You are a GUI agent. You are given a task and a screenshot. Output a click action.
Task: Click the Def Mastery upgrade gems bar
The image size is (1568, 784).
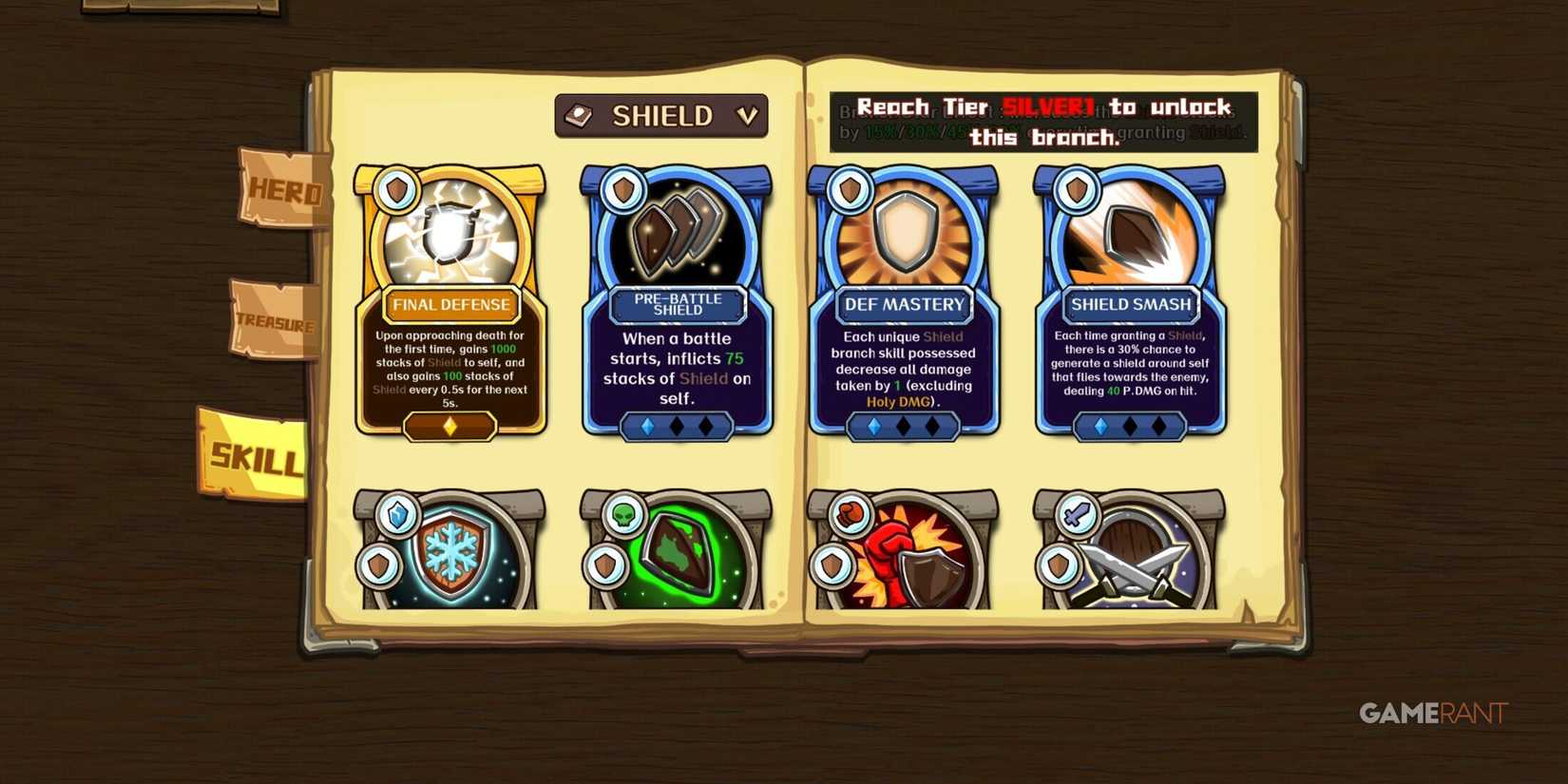click(903, 427)
